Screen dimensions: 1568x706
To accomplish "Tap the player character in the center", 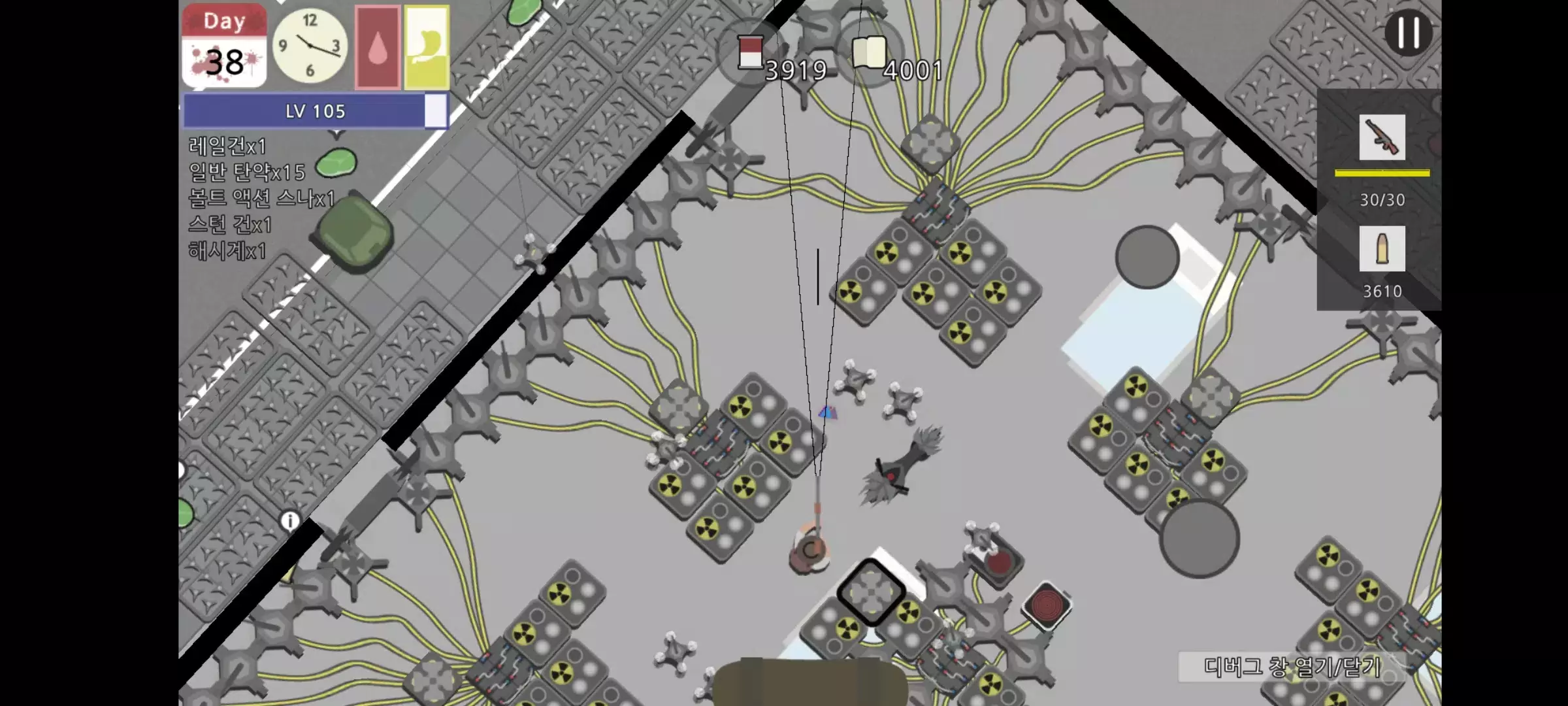I will click(x=809, y=551).
